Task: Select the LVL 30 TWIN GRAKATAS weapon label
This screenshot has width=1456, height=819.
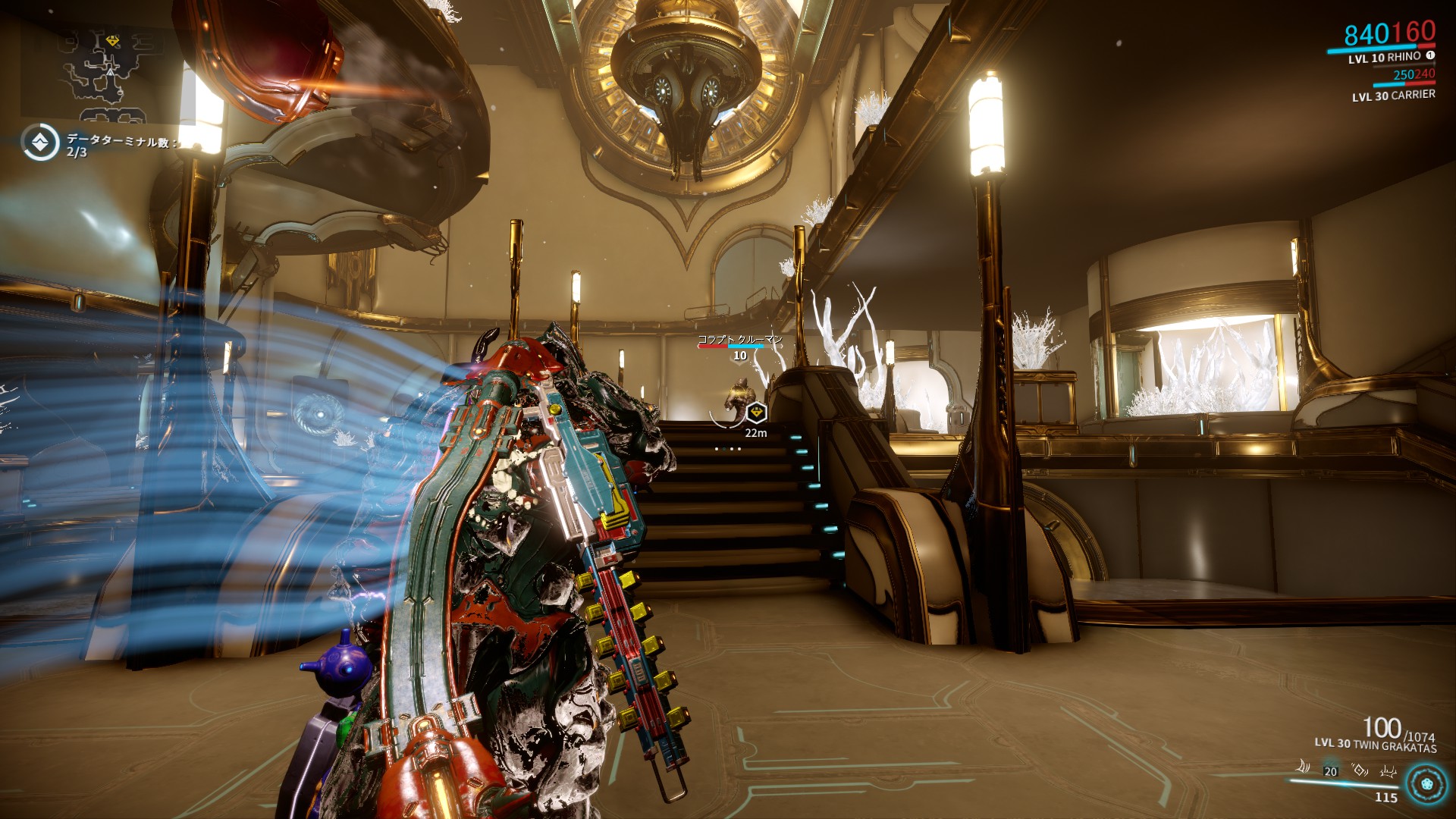Action: point(1376,744)
